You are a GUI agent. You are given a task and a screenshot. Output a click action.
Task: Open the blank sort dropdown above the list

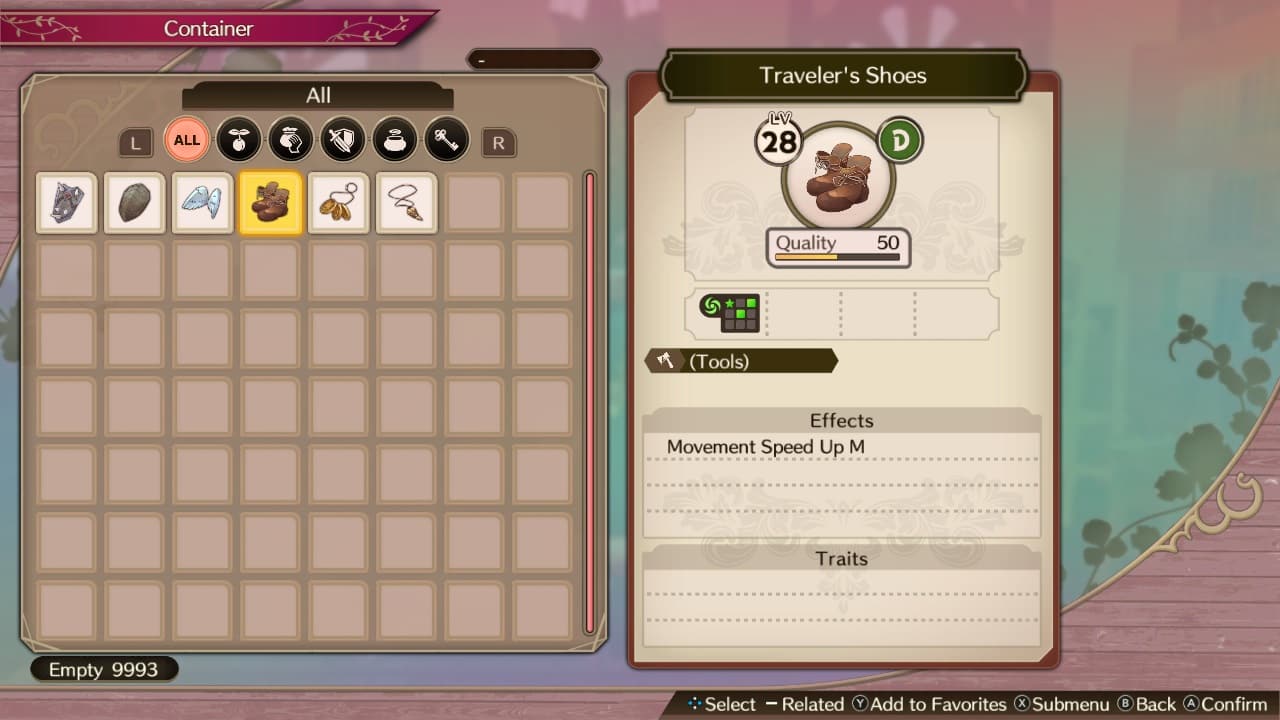point(533,59)
